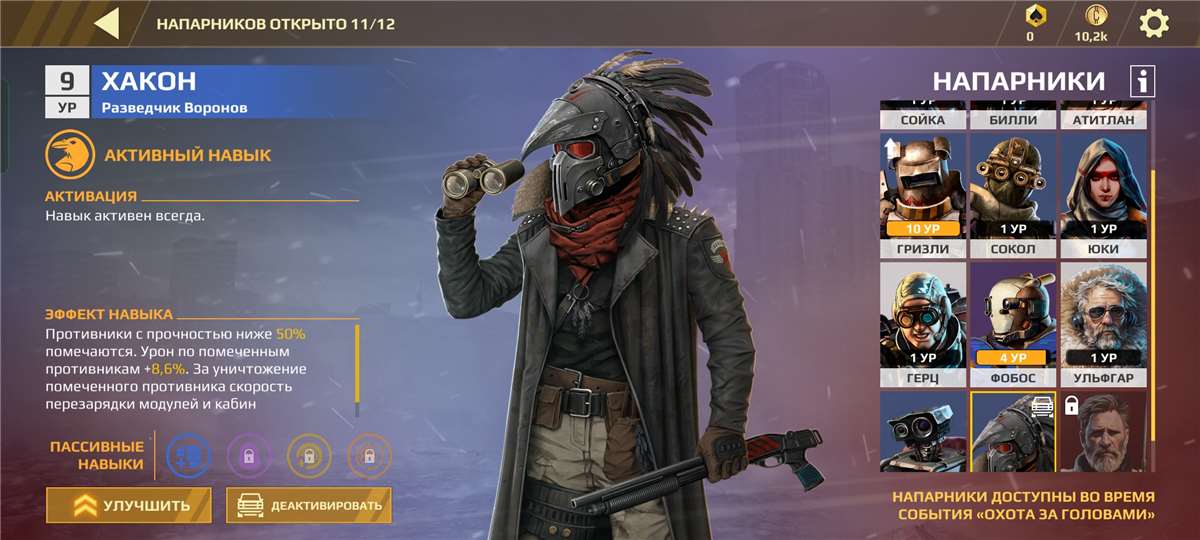The image size is (1200, 540).
Task: Pick the robot partner card
Action: pyautogui.click(x=923, y=432)
